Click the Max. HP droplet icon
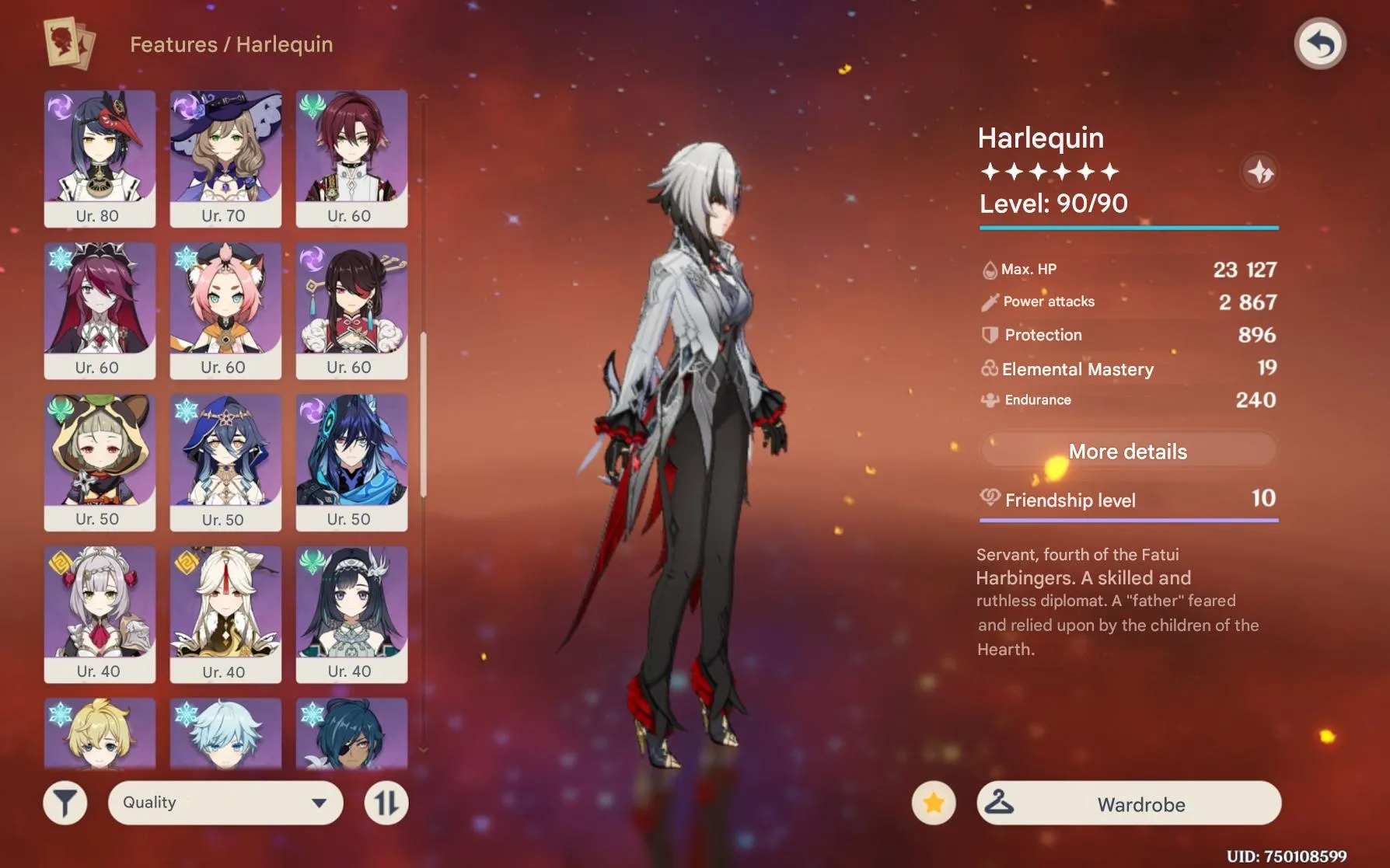This screenshot has height=868, width=1390. point(990,269)
